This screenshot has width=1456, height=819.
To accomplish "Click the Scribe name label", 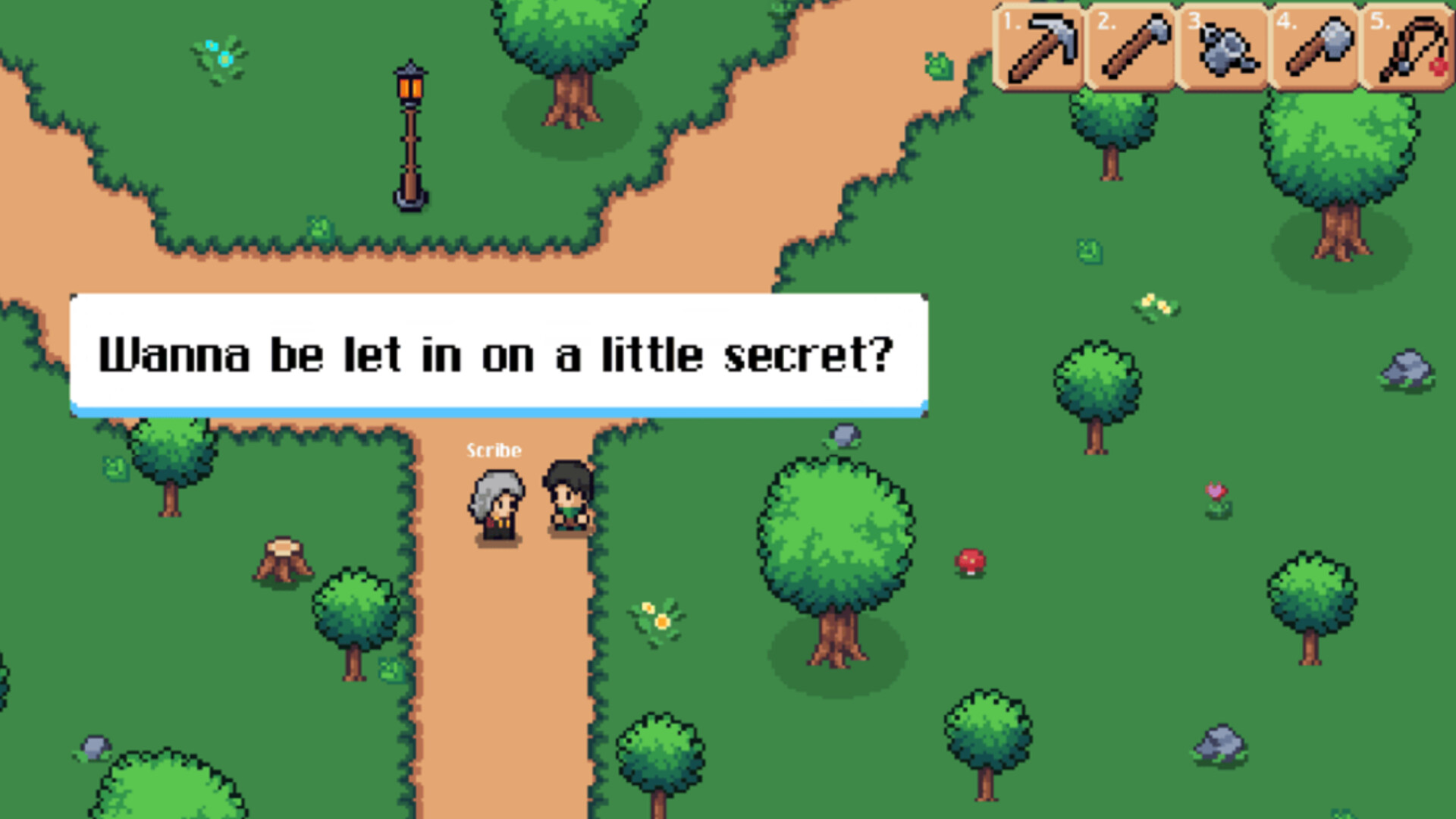I will click(x=494, y=450).
